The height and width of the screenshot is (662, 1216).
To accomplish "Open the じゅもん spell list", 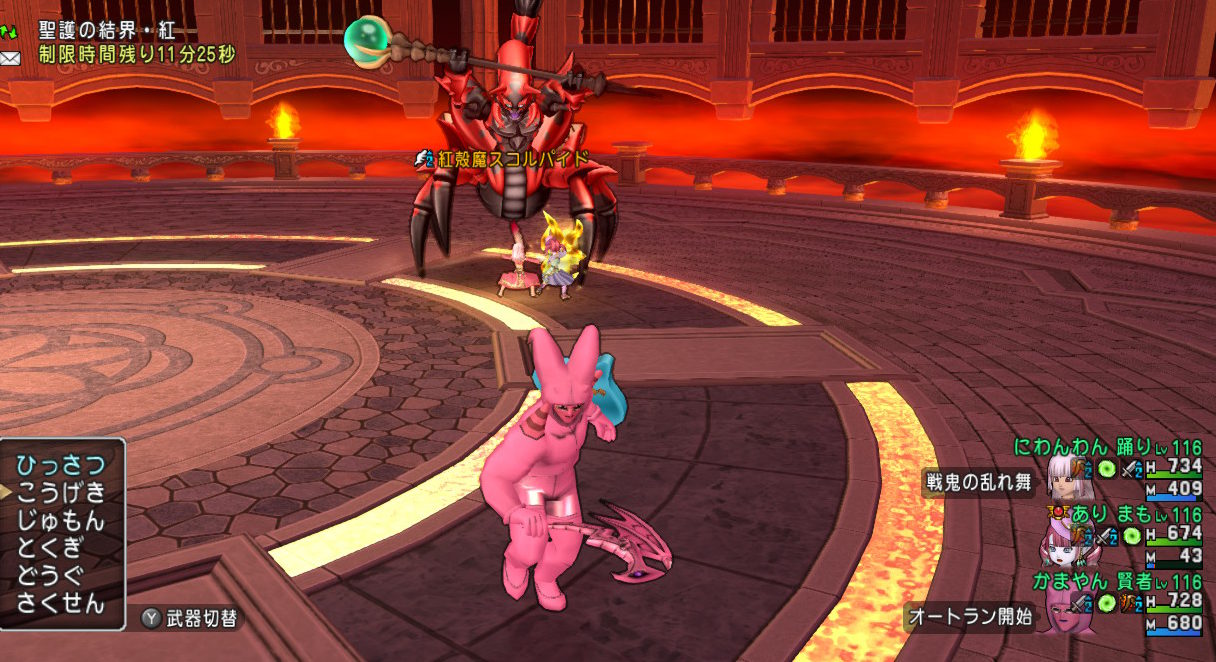I will tap(61, 520).
